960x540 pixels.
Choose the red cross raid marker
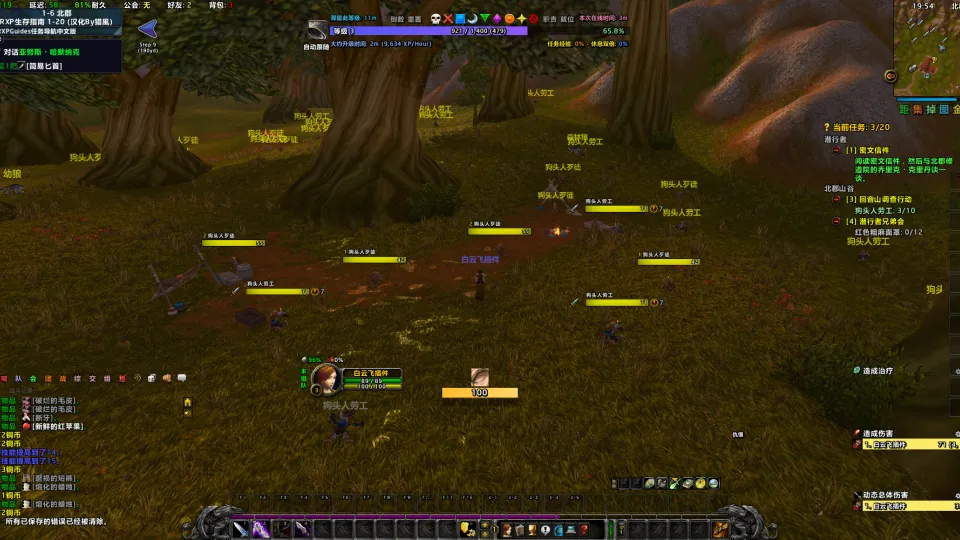[x=448, y=19]
